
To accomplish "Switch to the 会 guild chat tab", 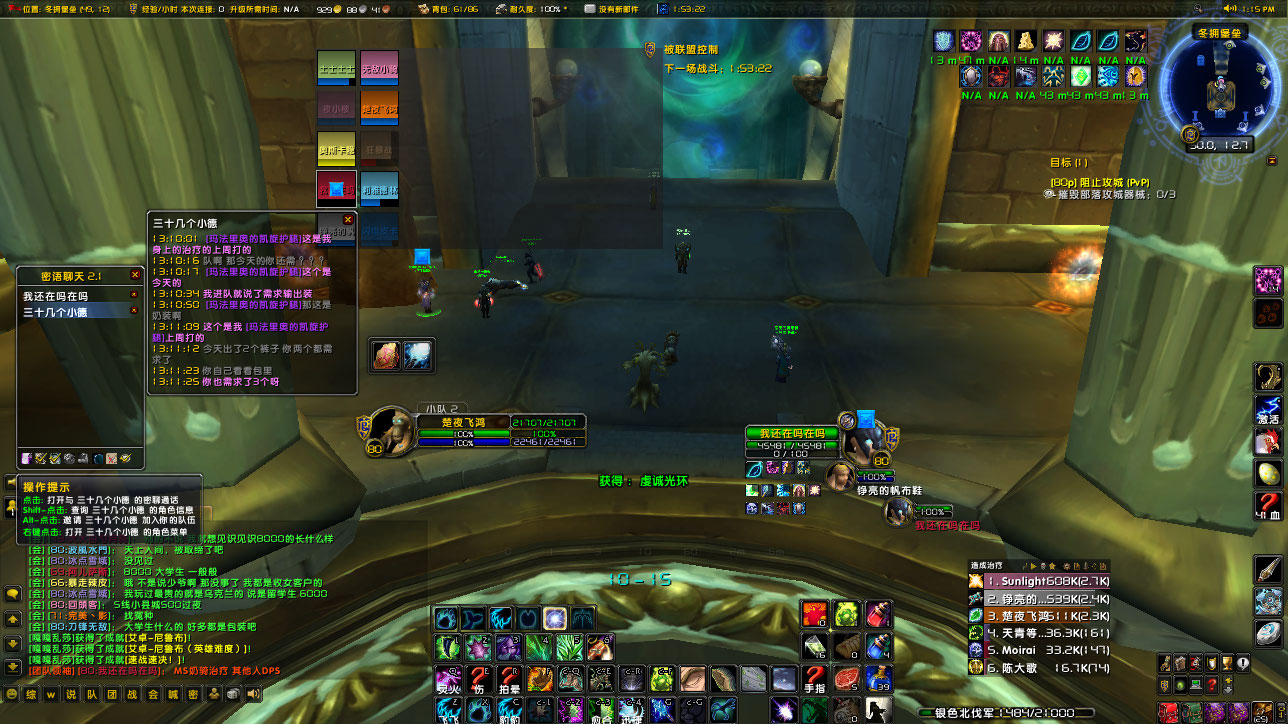I will point(153,694).
